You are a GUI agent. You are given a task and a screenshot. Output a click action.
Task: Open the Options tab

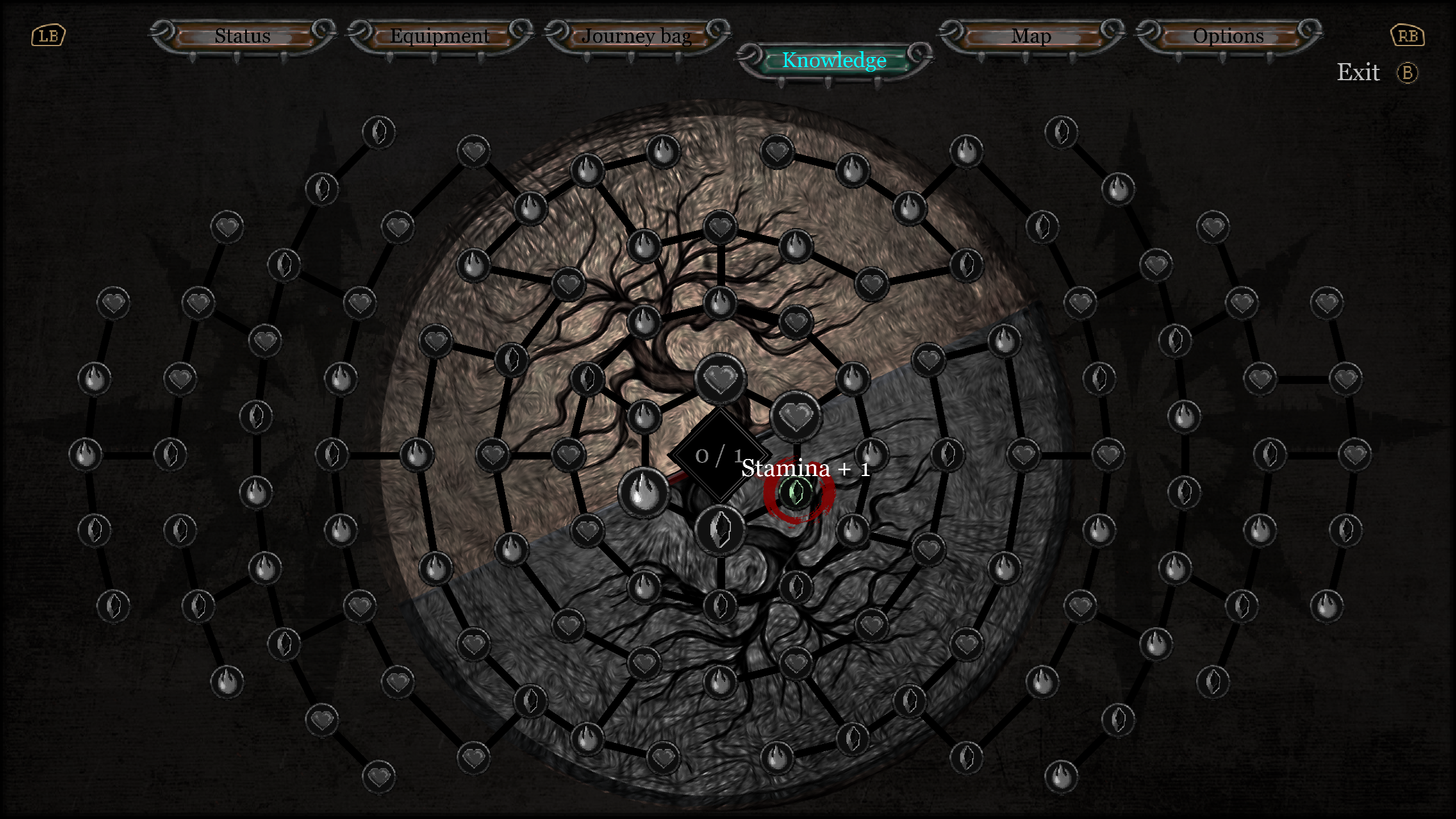tap(1228, 36)
